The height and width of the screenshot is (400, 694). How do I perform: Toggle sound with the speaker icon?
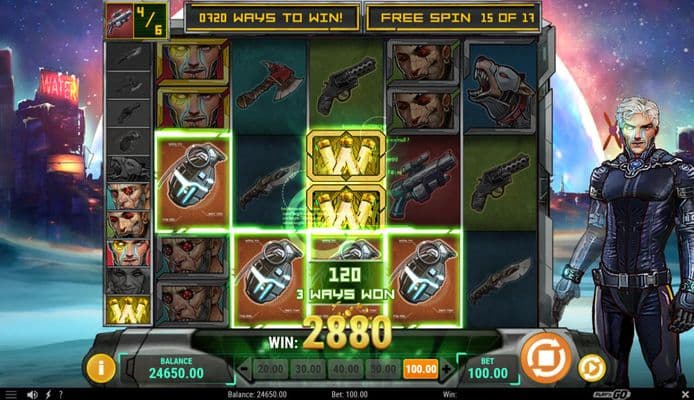[33, 394]
